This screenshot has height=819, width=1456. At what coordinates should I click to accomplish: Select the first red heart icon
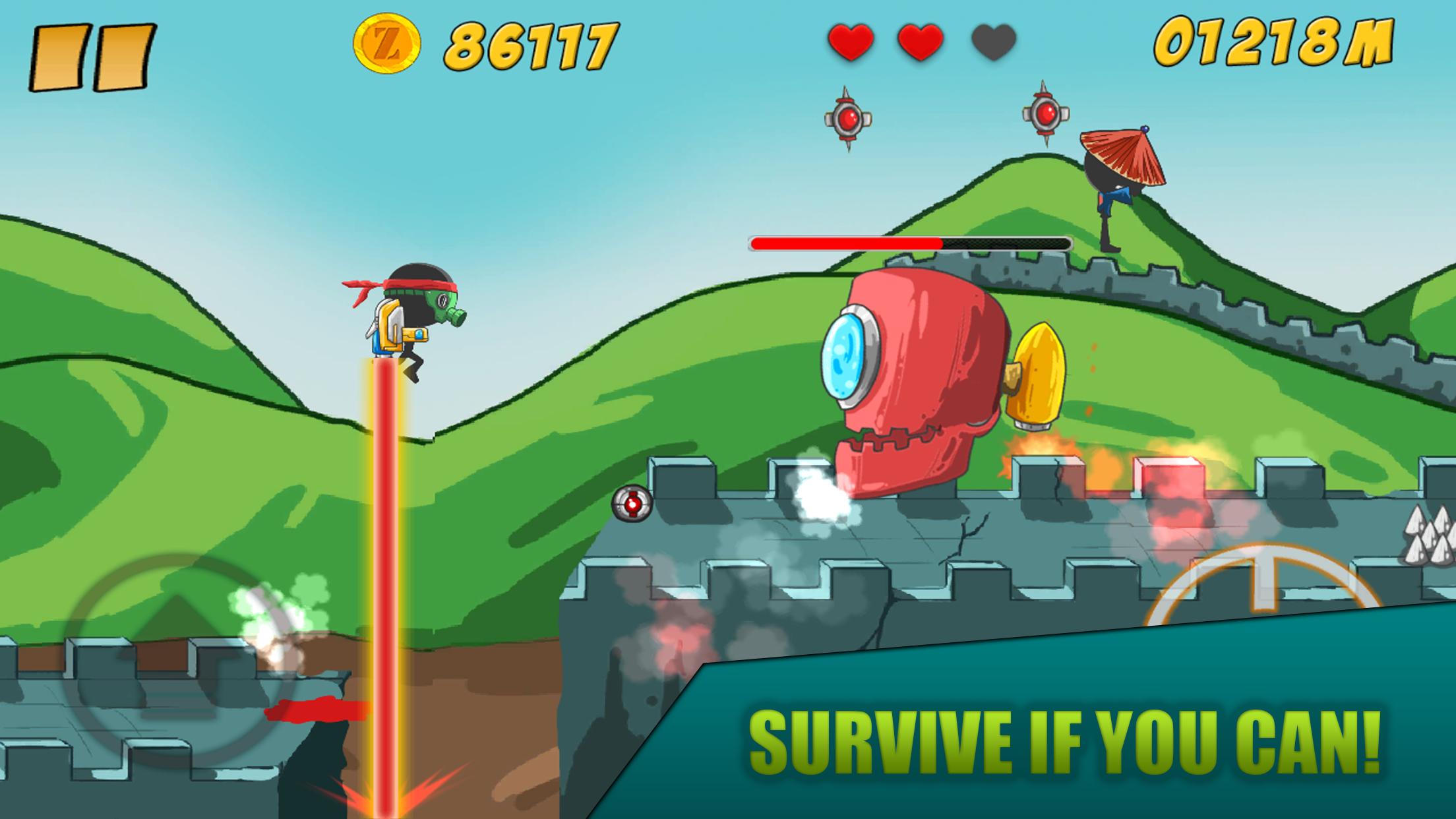(851, 42)
